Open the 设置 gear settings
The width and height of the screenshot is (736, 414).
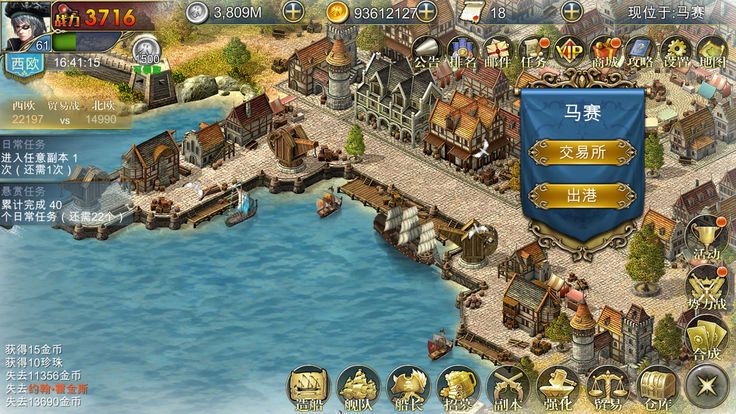(x=676, y=52)
